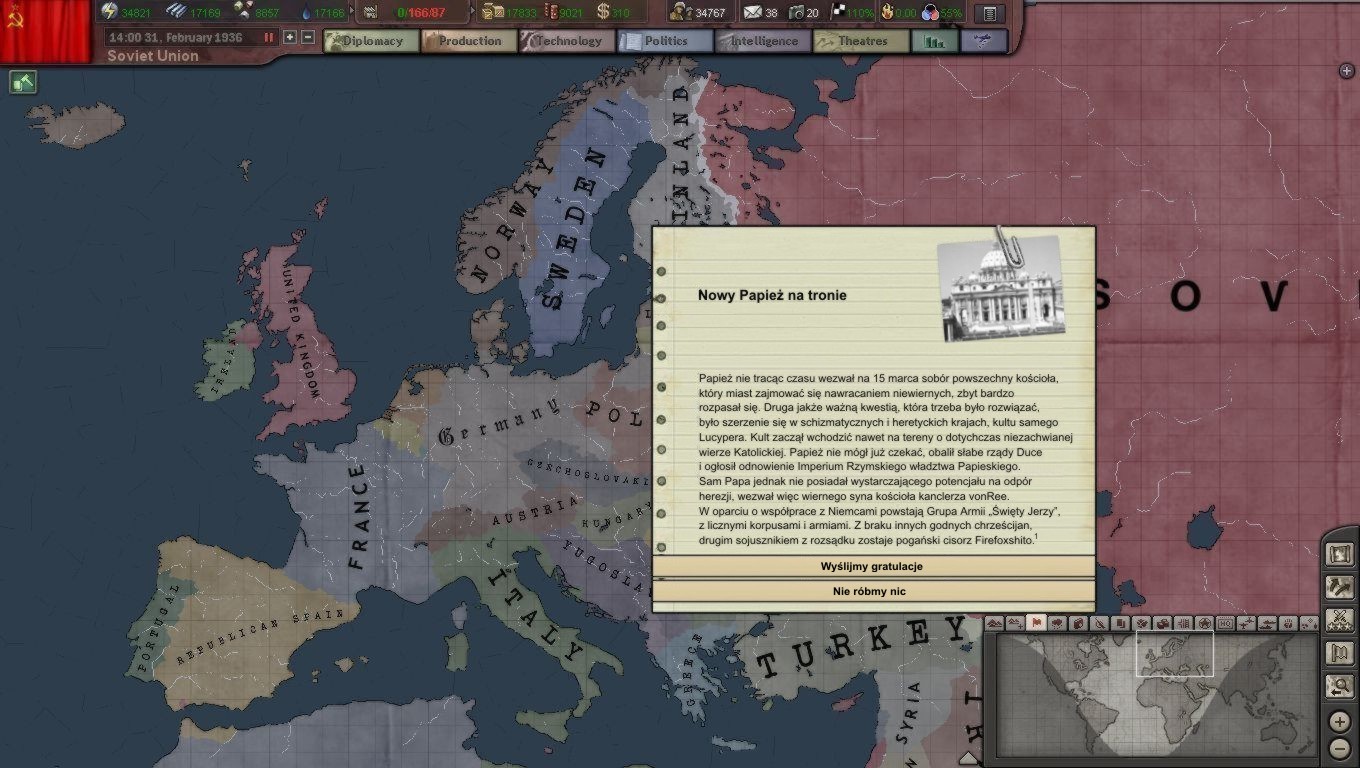Go to the Politics tab
The height and width of the screenshot is (768, 1360).
coord(664,41)
